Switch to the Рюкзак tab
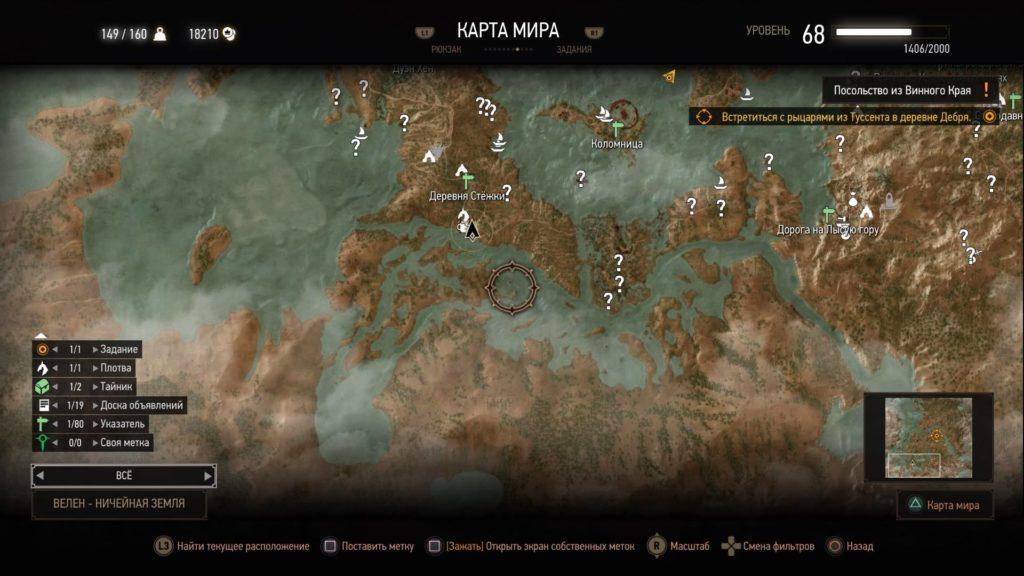The width and height of the screenshot is (1024, 576). (446, 48)
